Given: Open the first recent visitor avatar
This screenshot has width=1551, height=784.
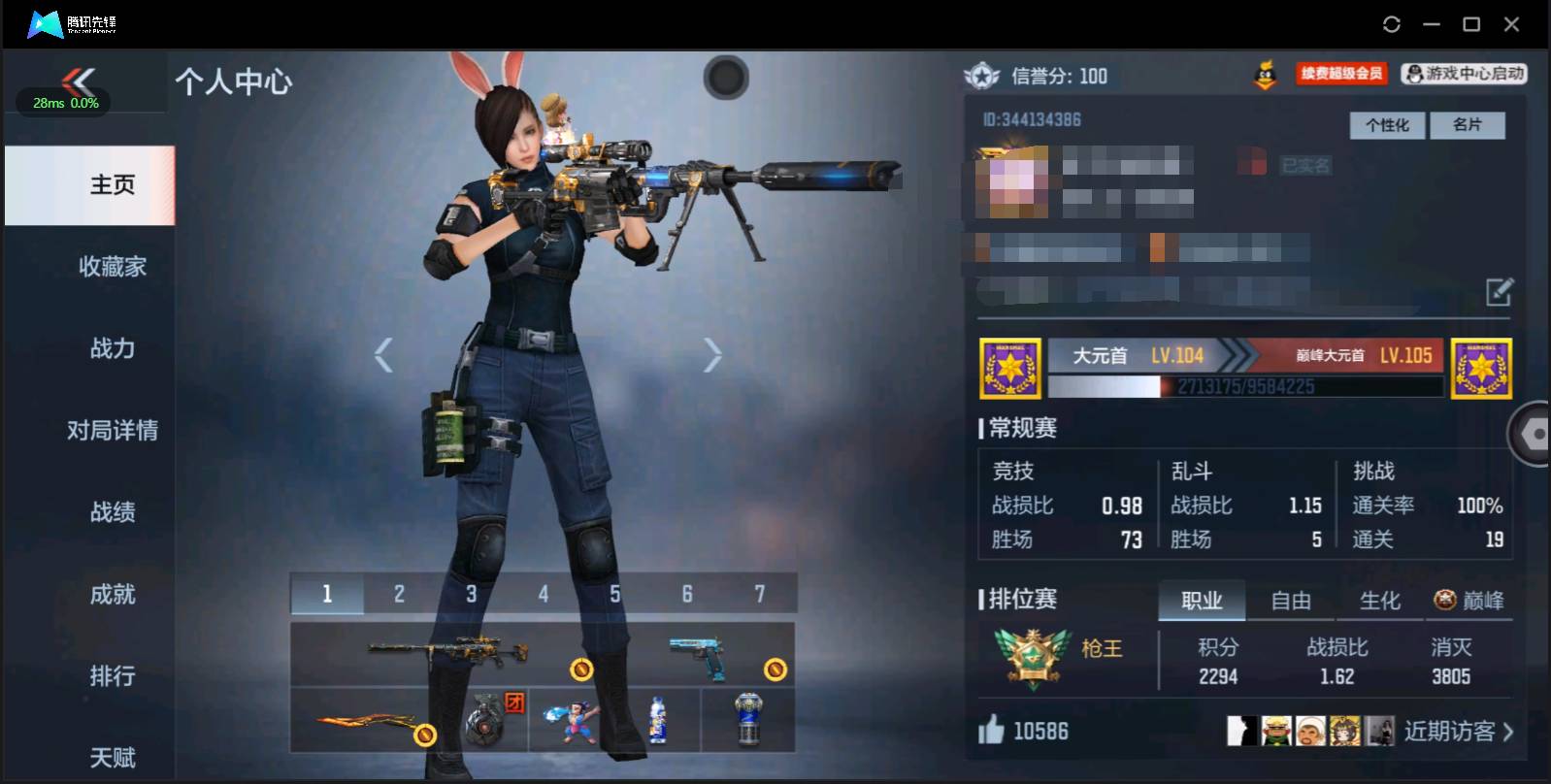Looking at the screenshot, I should coord(1245,731).
